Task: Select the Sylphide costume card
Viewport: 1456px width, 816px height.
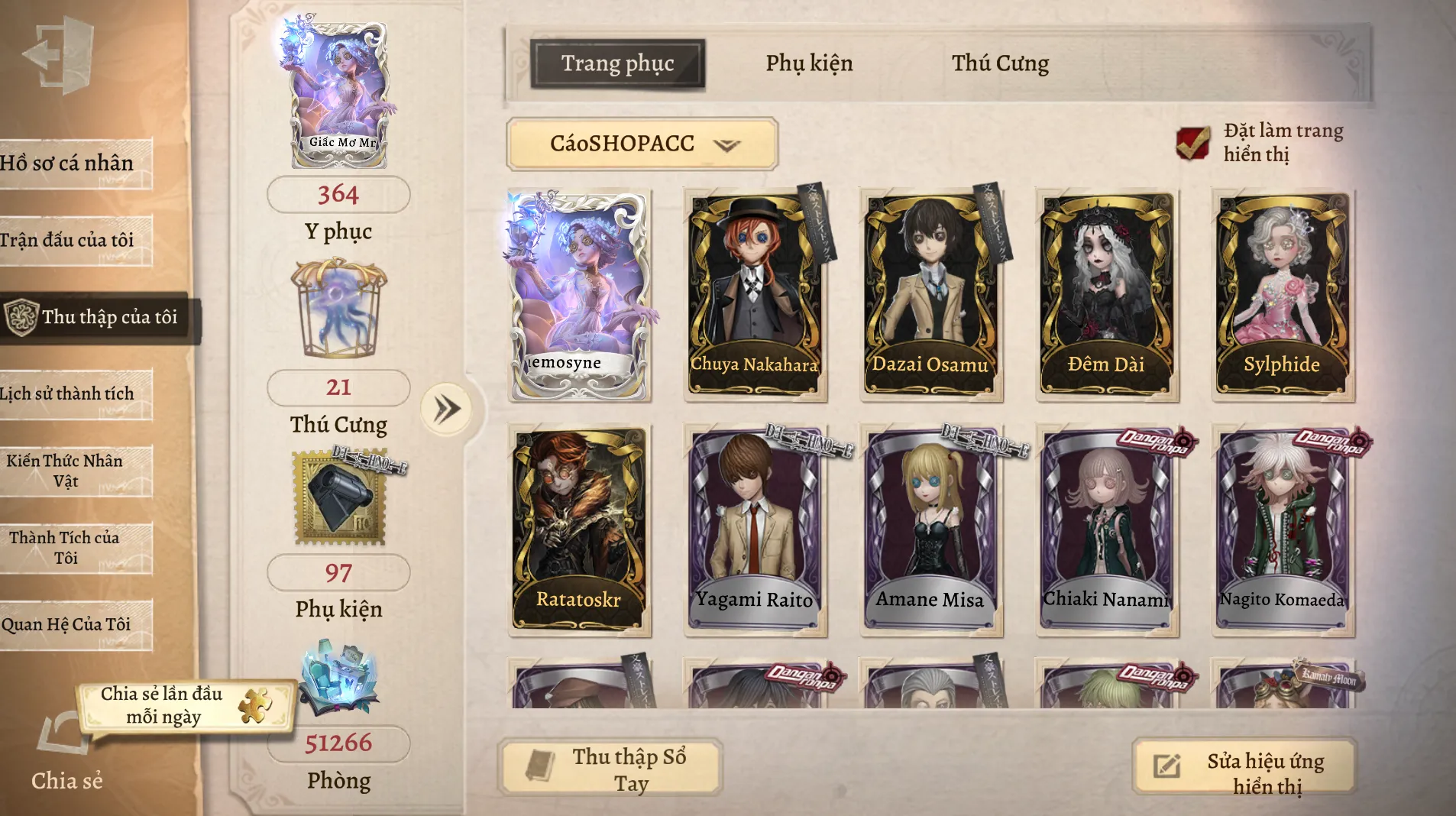Action: coord(1282,295)
